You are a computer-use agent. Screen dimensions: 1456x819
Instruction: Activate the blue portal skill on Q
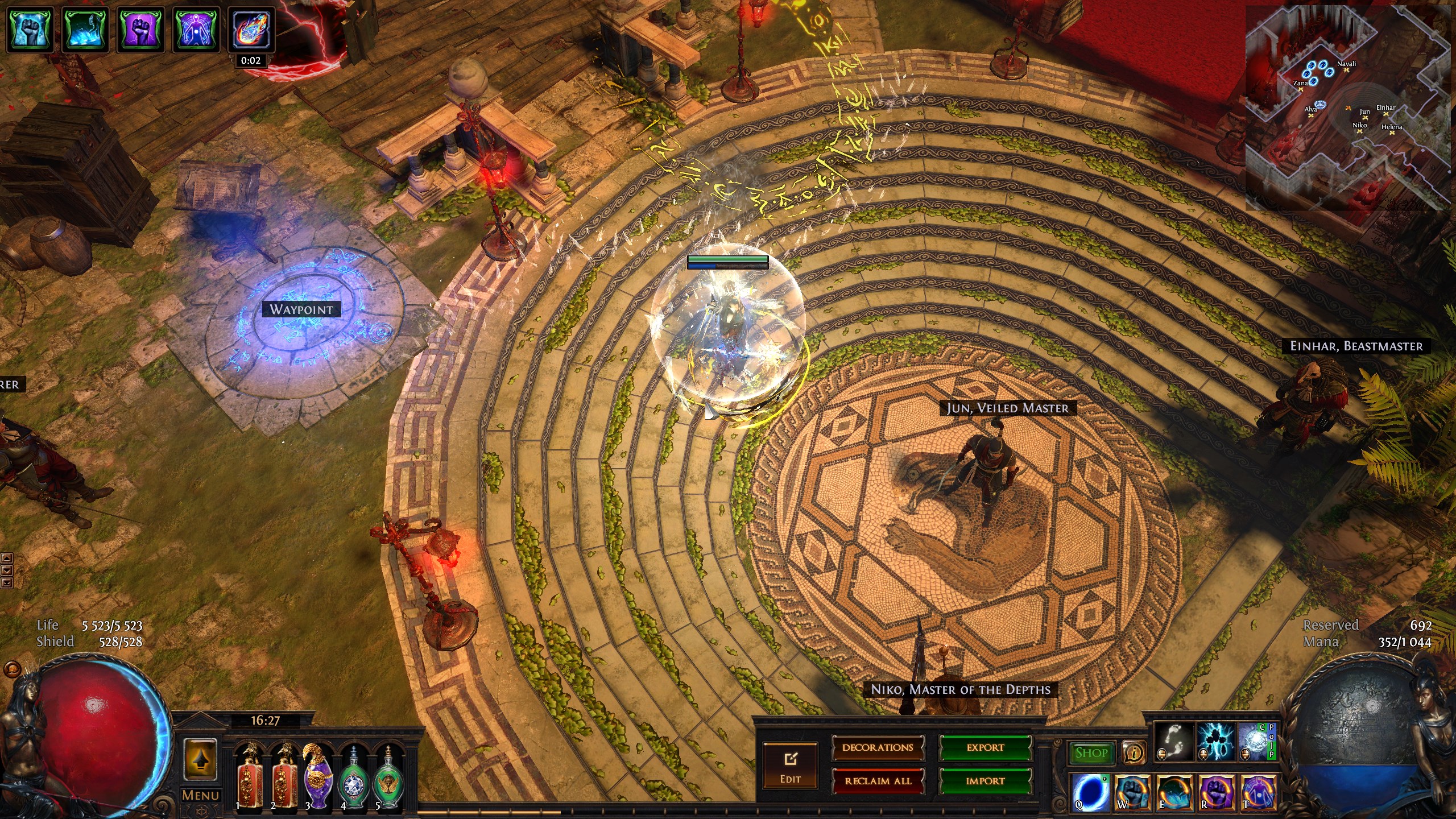click(x=1089, y=791)
